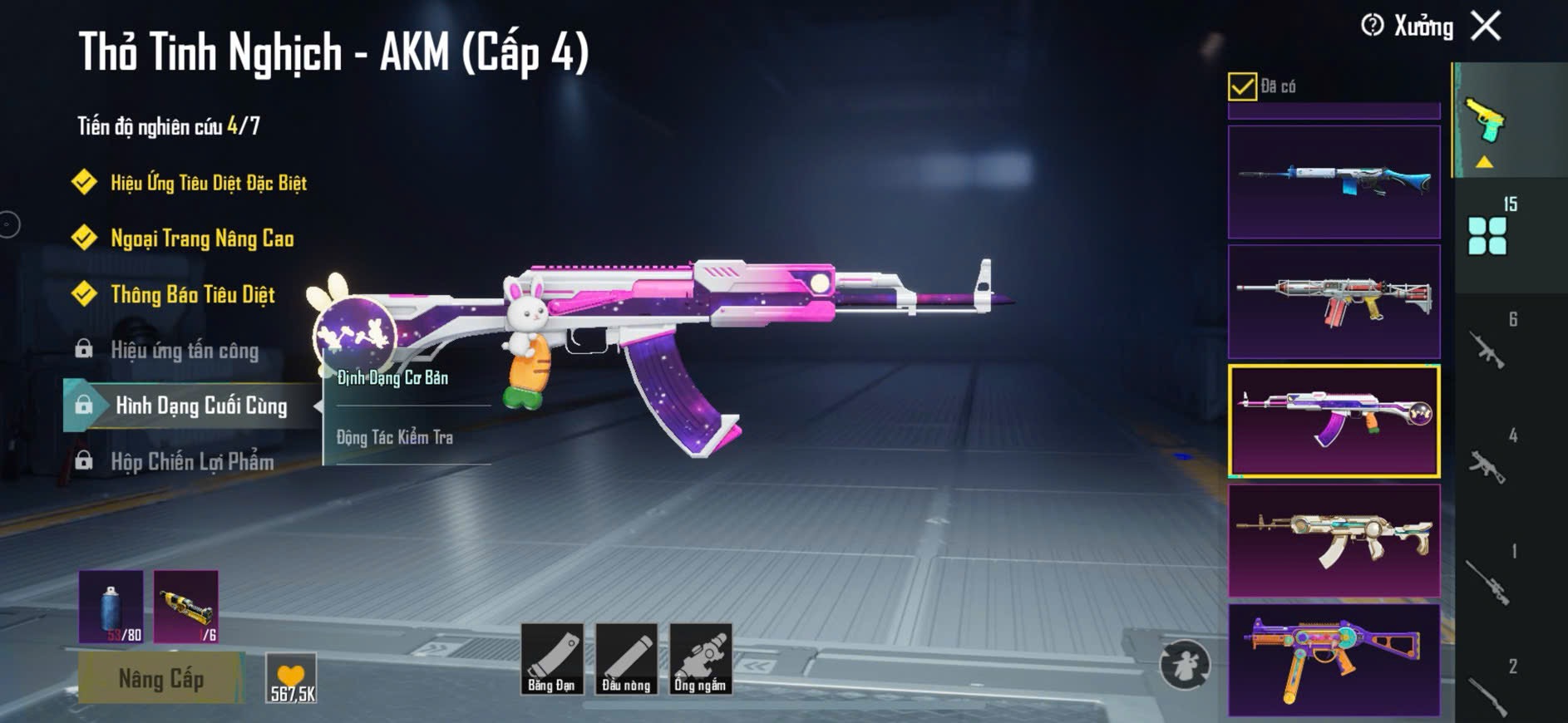Choose the Ngoại Trang Nâng Cao entry
Viewport: 1568px width, 723px height.
(x=202, y=239)
